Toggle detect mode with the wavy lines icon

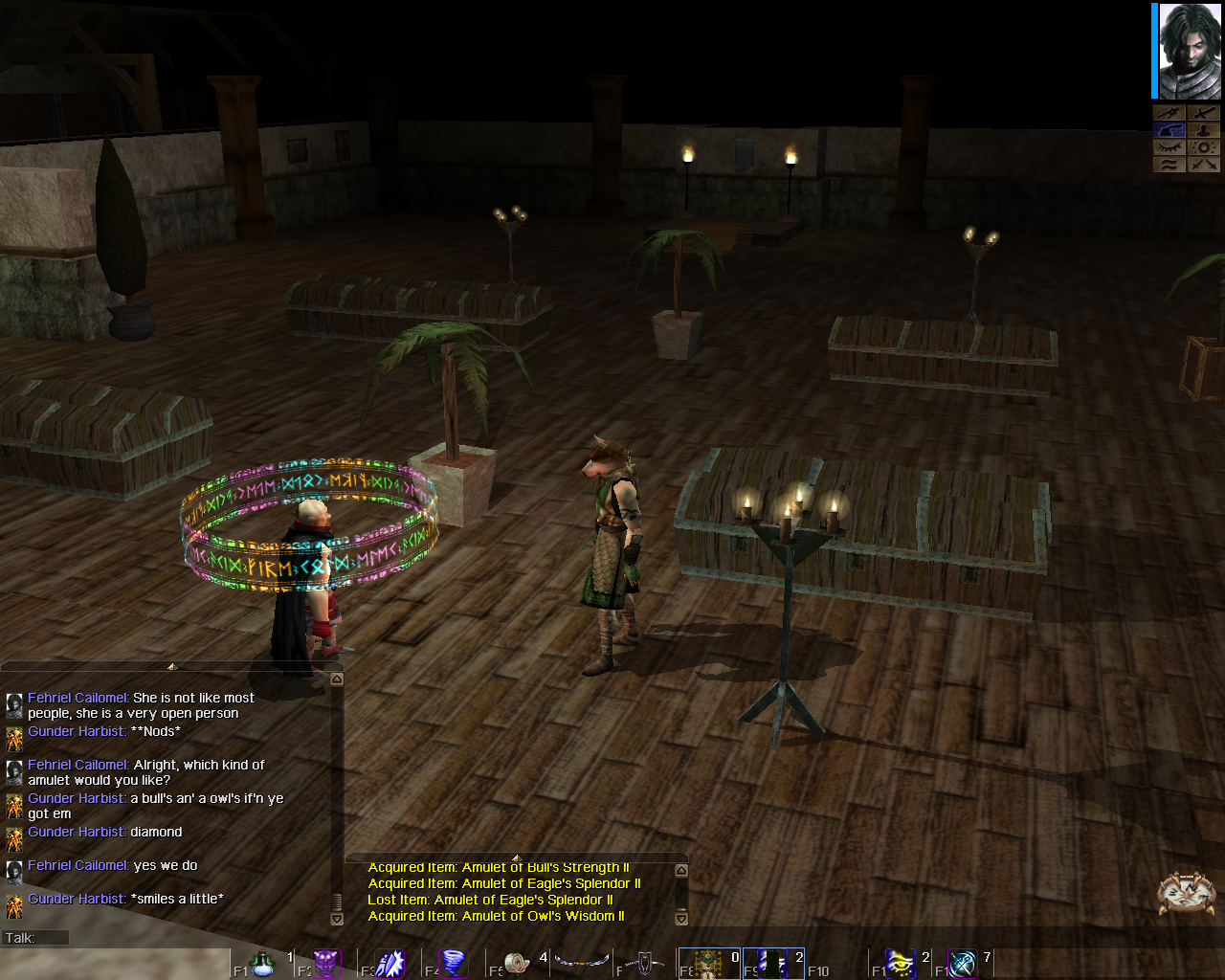1169,164
